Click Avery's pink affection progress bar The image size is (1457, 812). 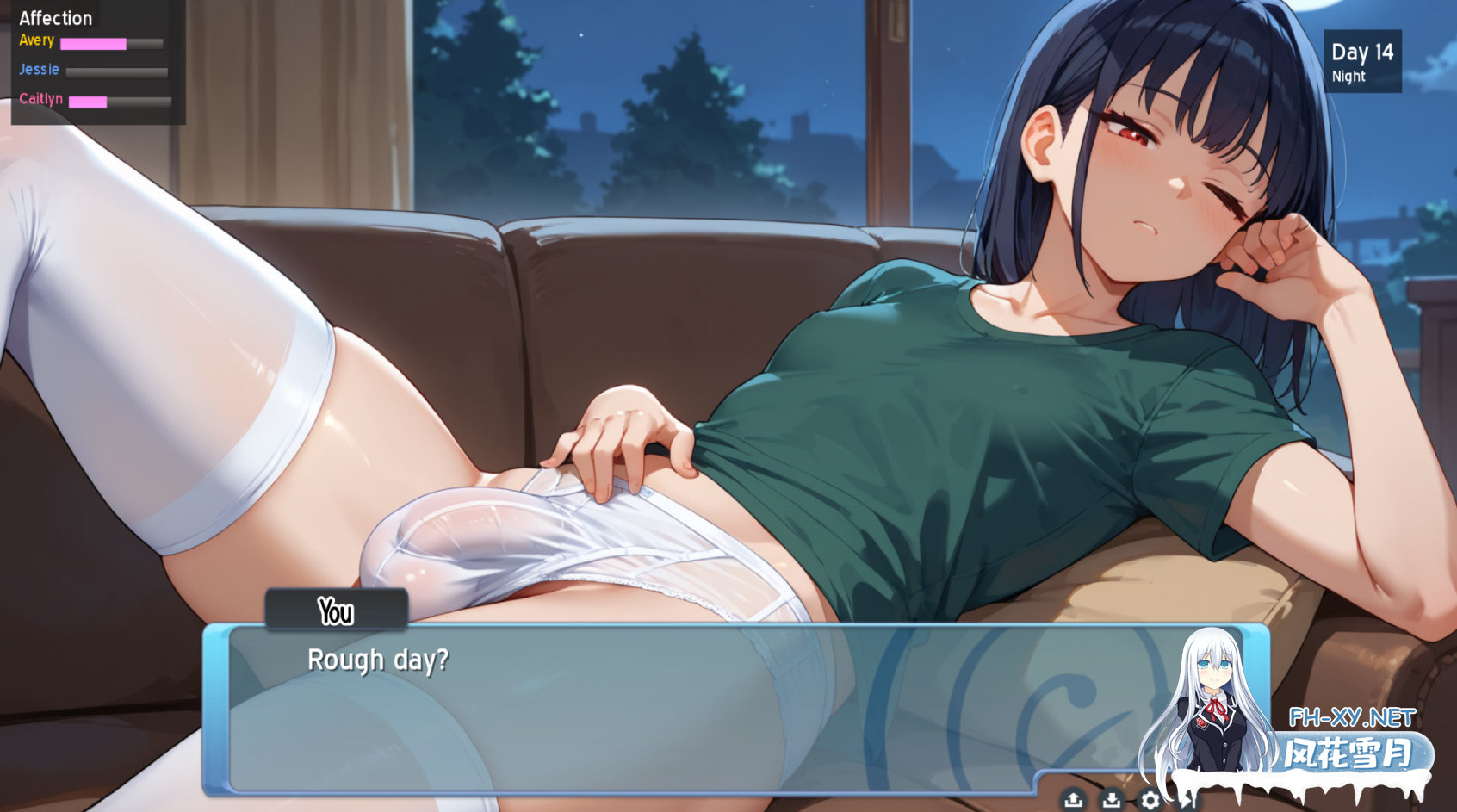(x=96, y=43)
